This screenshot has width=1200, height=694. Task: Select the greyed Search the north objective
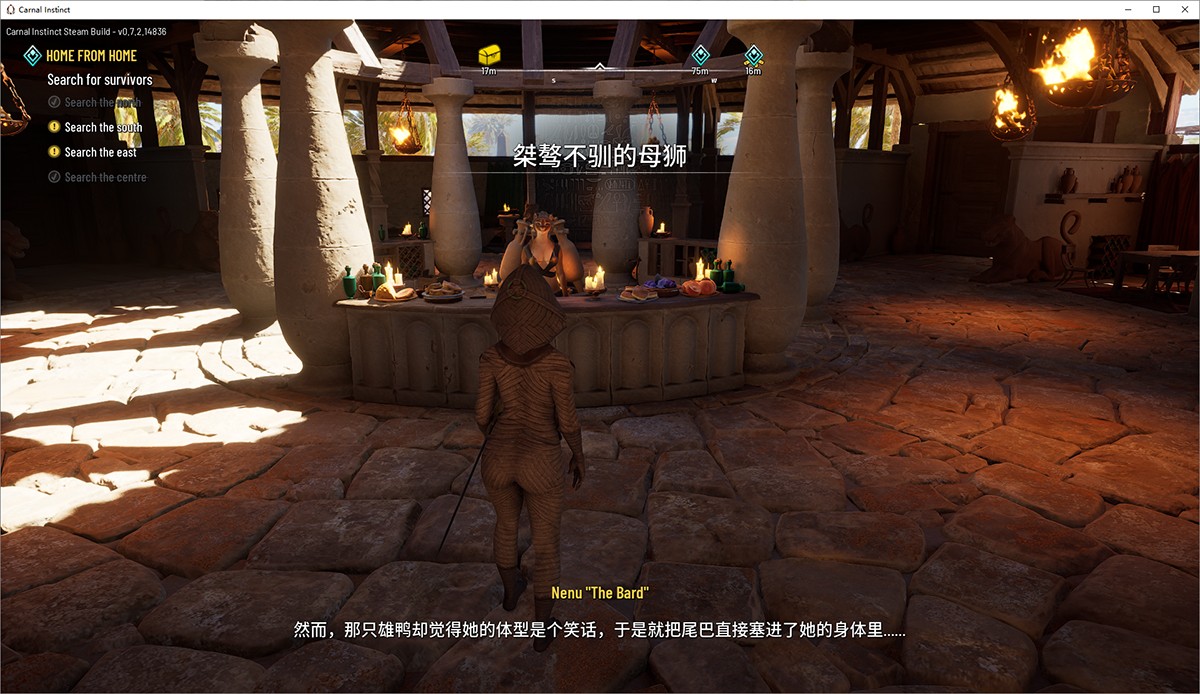[102, 102]
